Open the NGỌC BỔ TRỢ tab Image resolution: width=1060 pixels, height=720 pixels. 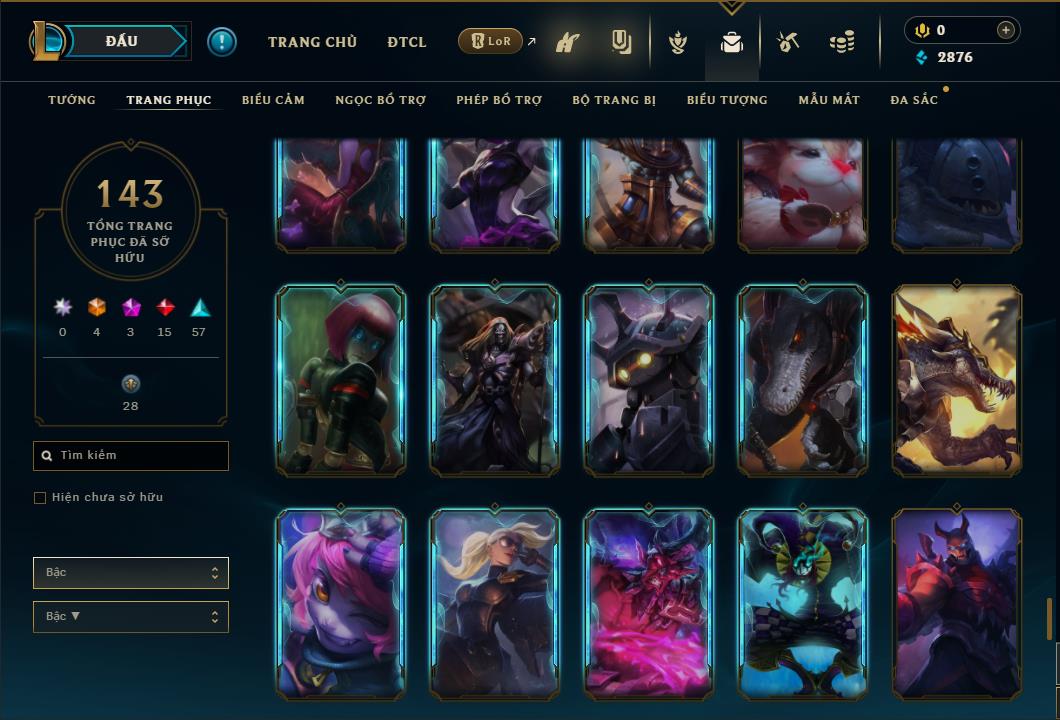click(380, 100)
